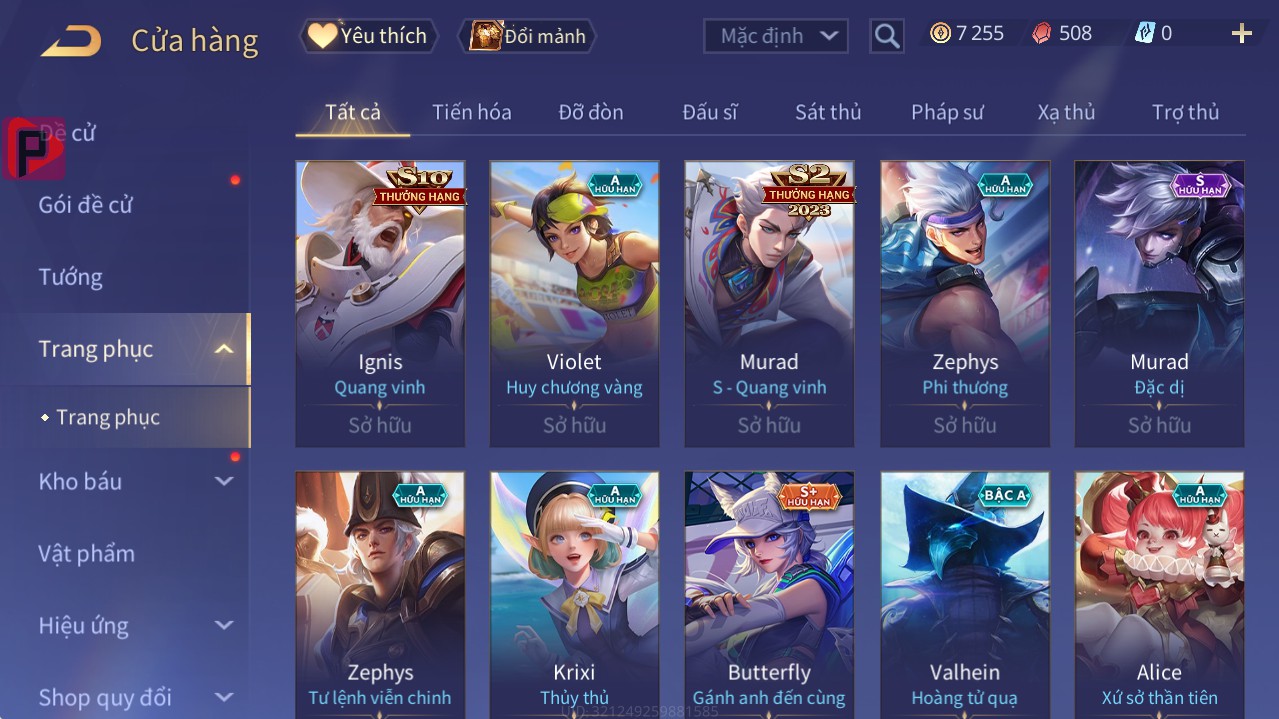Switch to the Trợ thủ tab
This screenshot has height=719, width=1279.
(1184, 112)
